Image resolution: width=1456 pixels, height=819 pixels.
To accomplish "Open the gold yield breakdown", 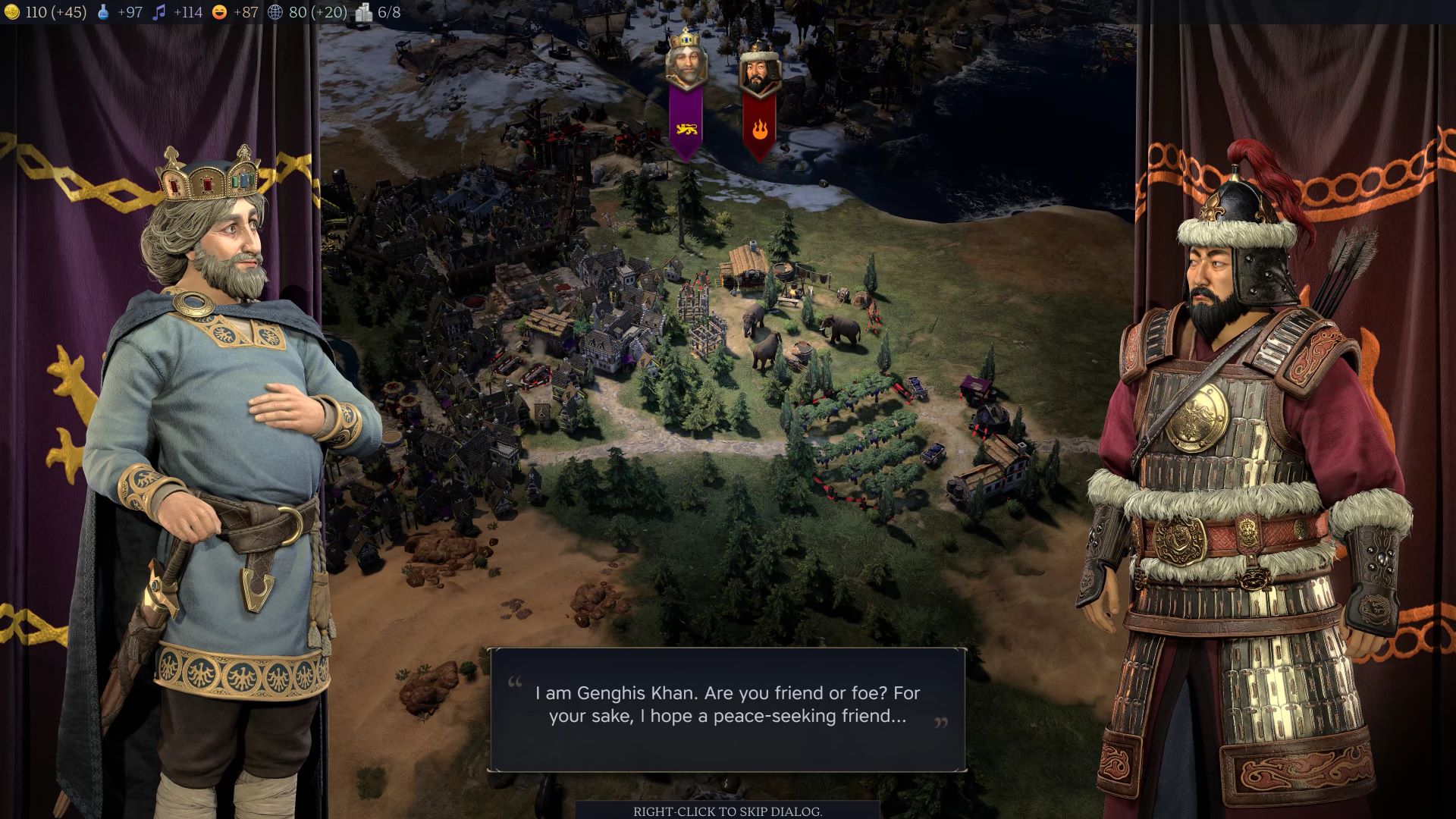I will click(x=45, y=12).
